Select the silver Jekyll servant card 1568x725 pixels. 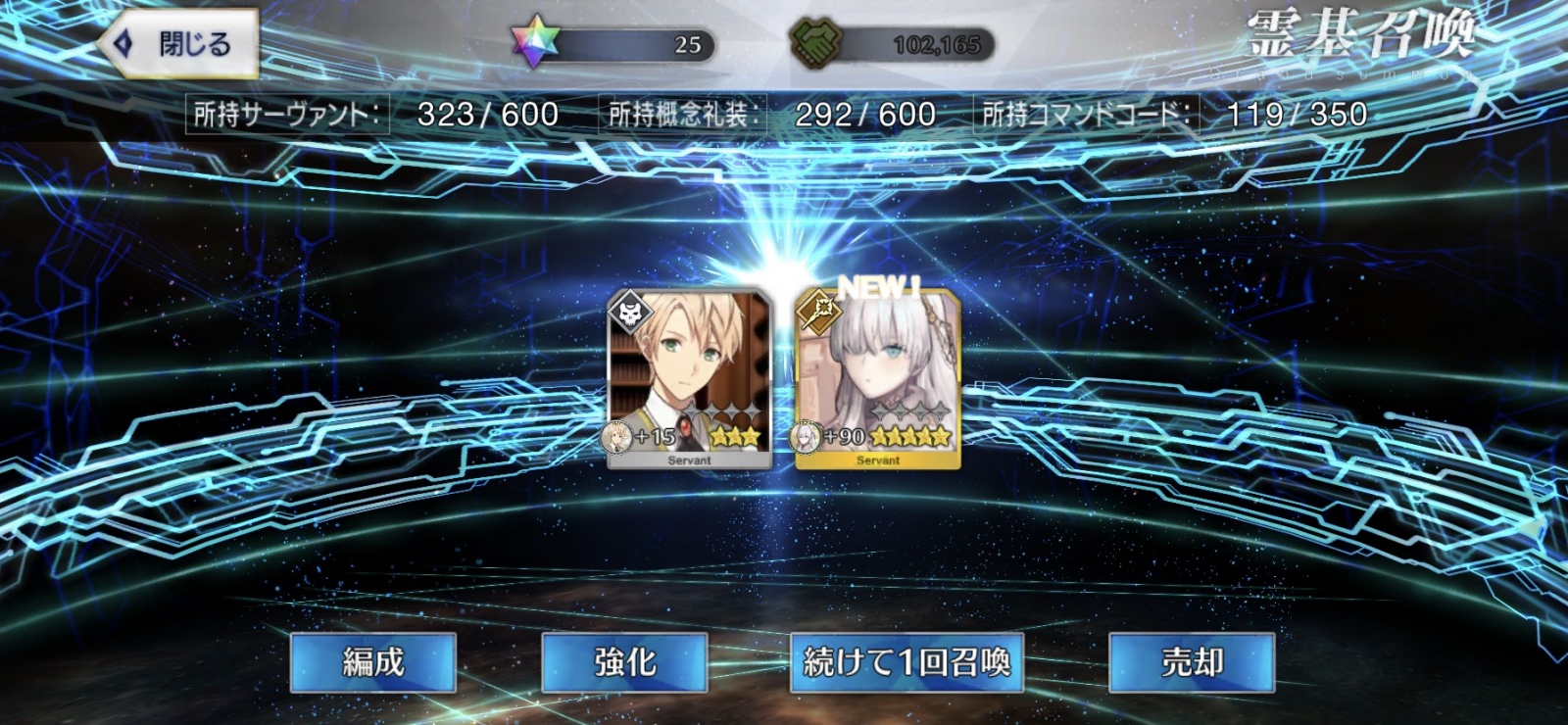point(692,377)
